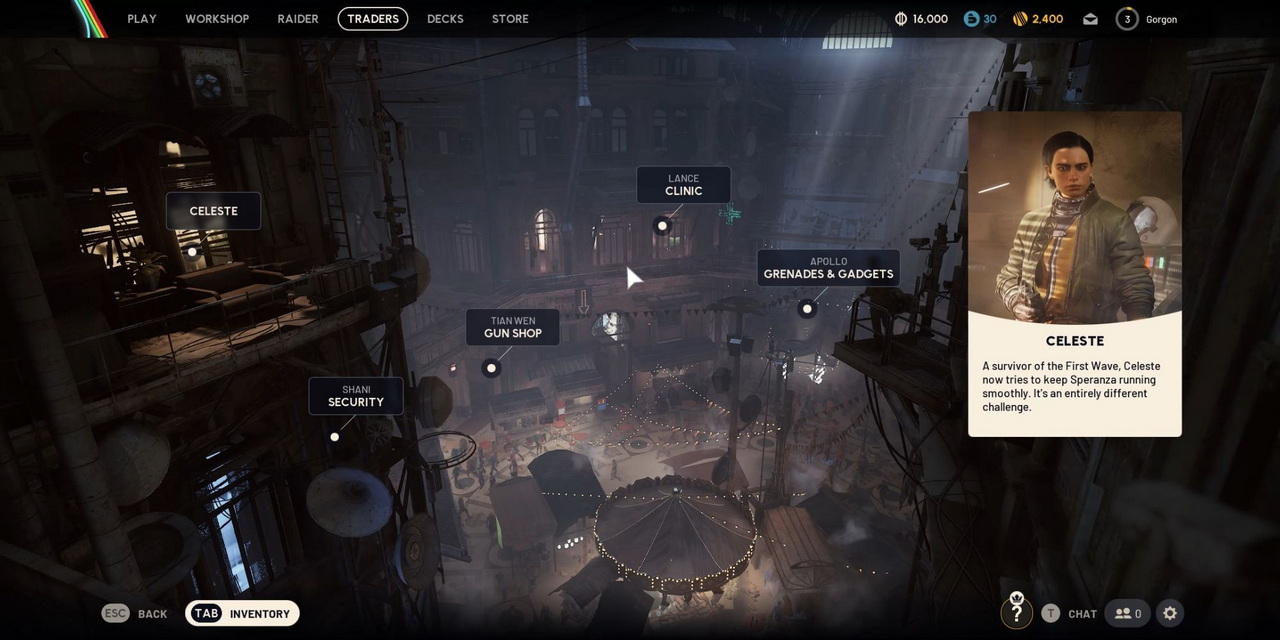Open the Workshop tab
This screenshot has height=640, width=1280.
(x=217, y=19)
